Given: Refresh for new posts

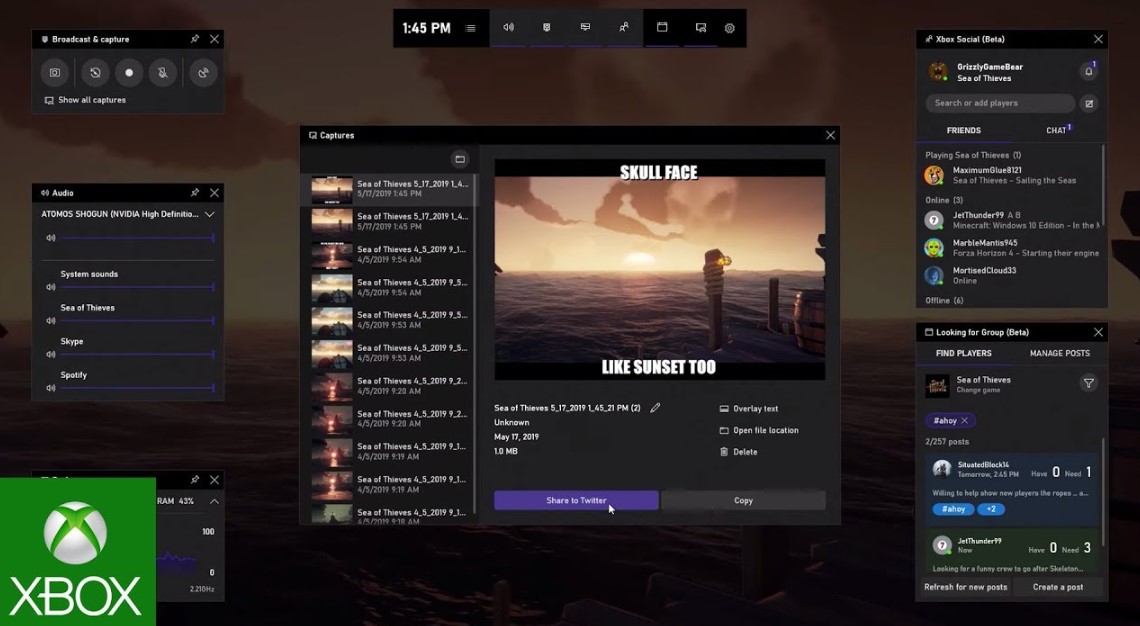Looking at the screenshot, I should coord(966,587).
